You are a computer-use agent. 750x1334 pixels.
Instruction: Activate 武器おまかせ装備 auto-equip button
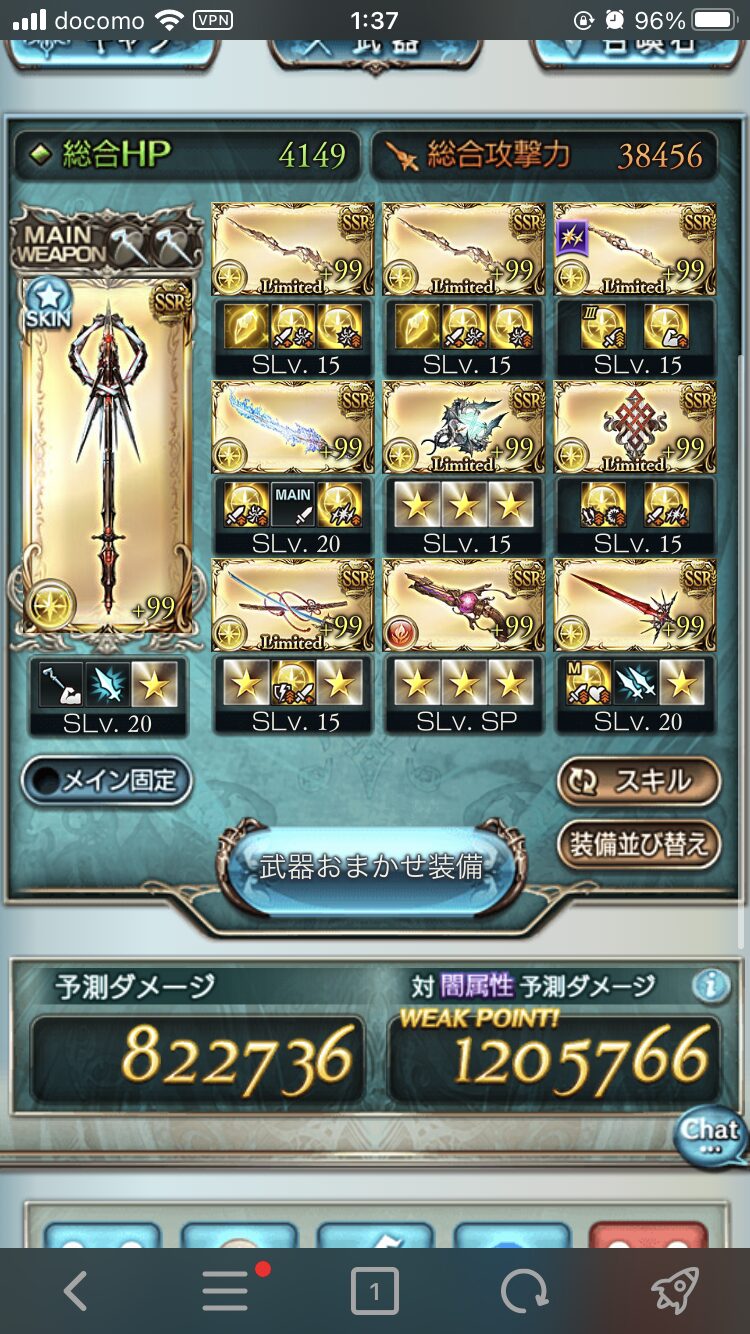[372, 867]
